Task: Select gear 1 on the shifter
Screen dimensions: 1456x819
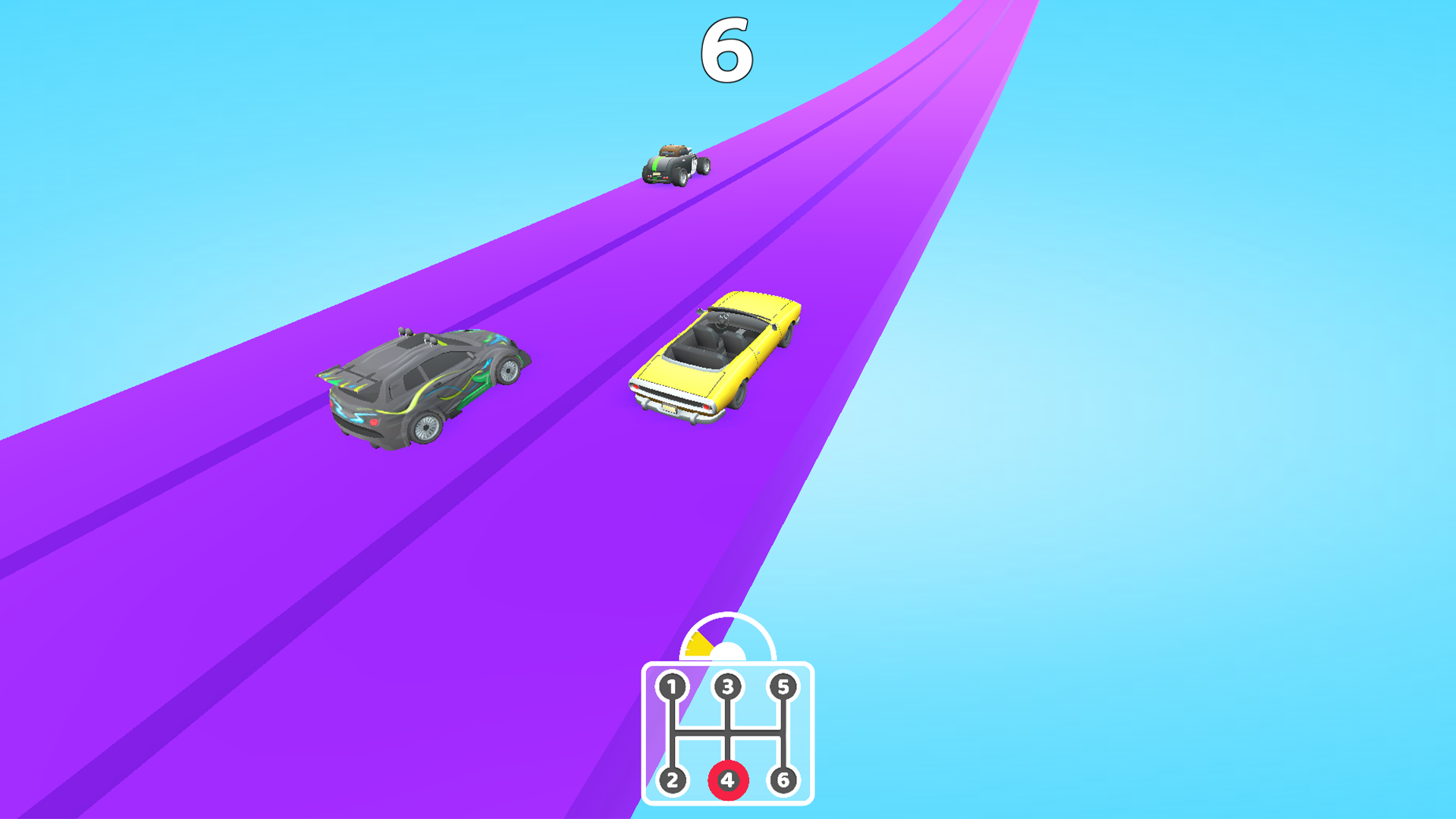Action: click(672, 686)
